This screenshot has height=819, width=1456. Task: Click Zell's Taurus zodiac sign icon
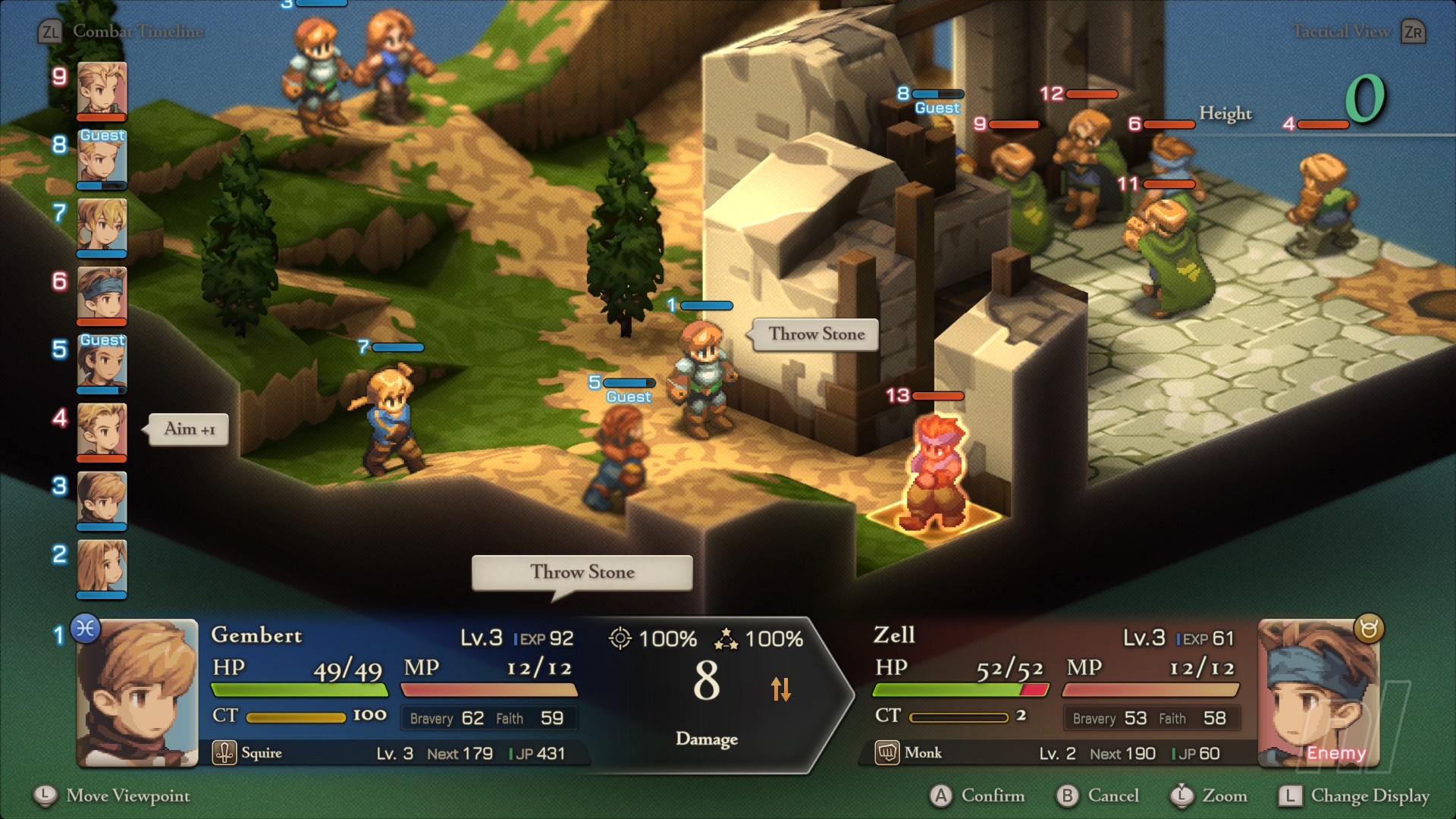[x=1369, y=629]
